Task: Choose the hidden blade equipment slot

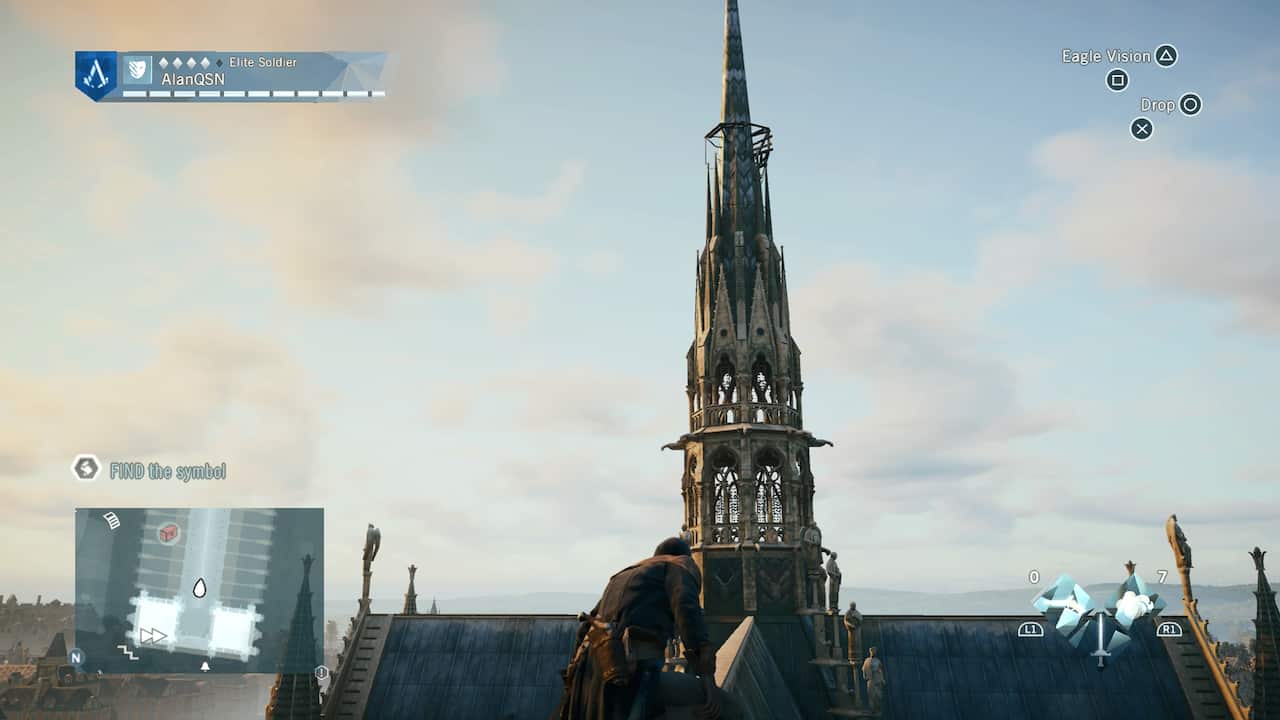Action: click(1061, 603)
